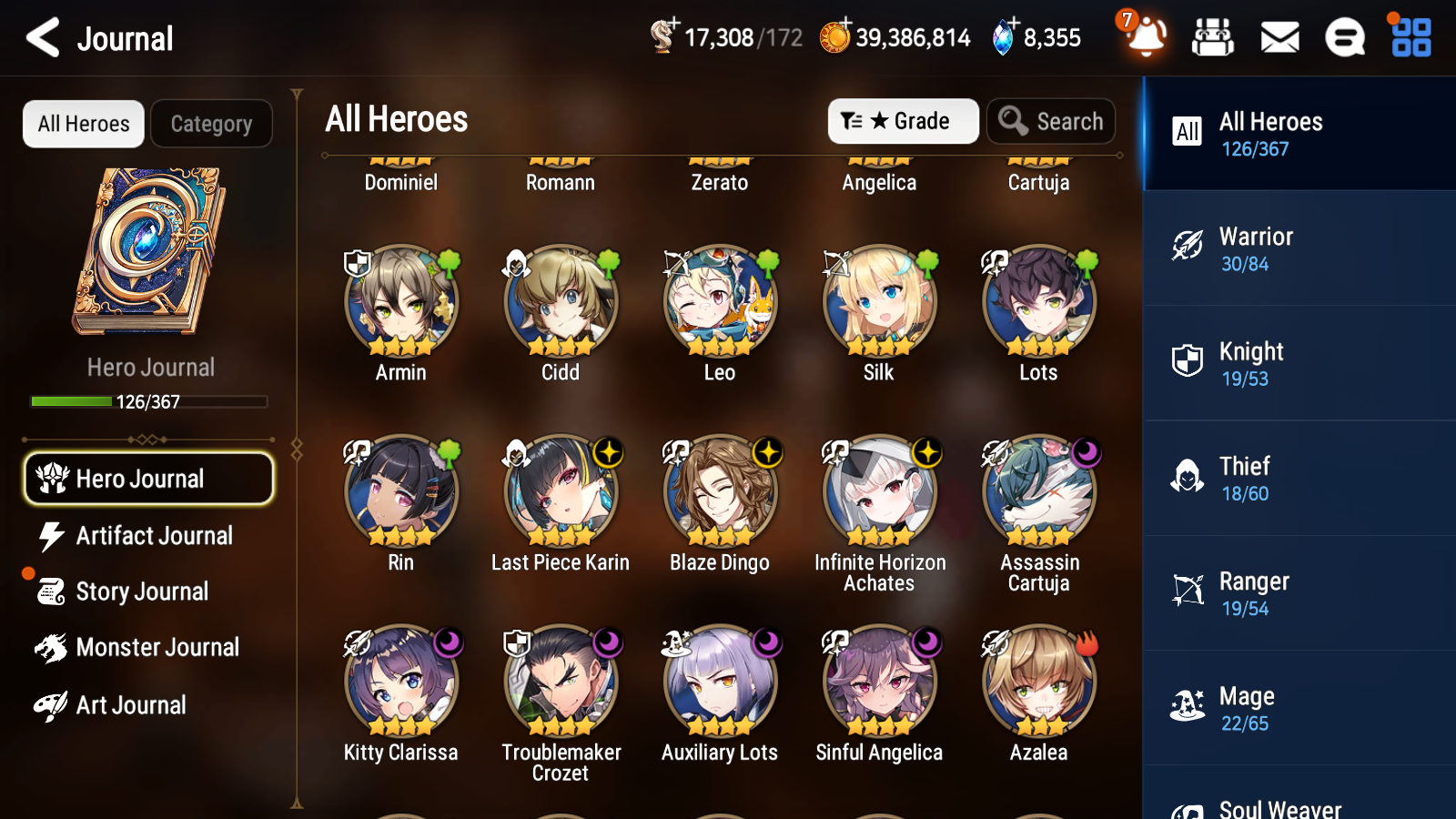Select the All Heroes tab

pos(83,124)
